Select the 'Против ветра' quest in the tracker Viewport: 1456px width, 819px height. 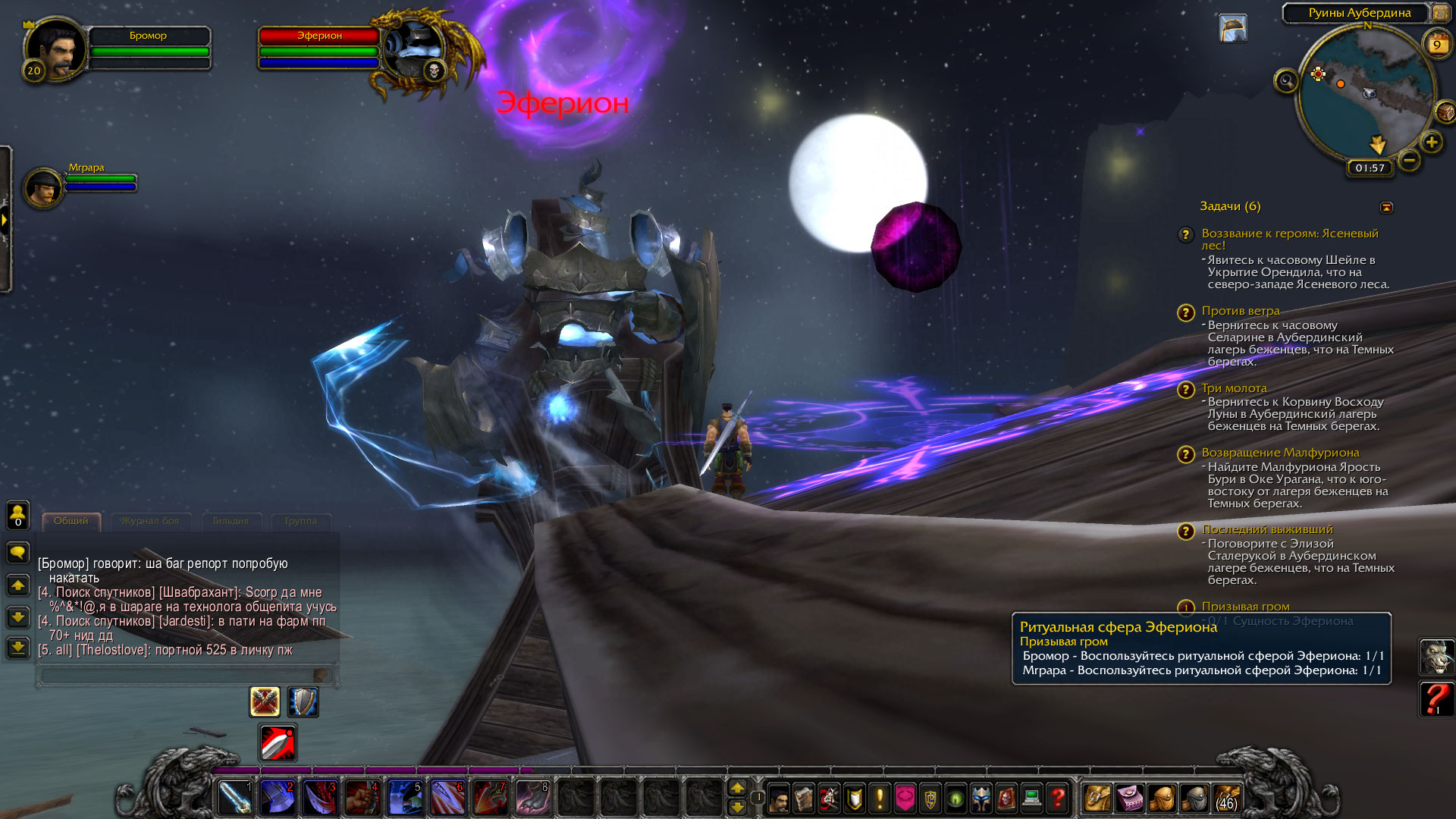[x=1240, y=311]
